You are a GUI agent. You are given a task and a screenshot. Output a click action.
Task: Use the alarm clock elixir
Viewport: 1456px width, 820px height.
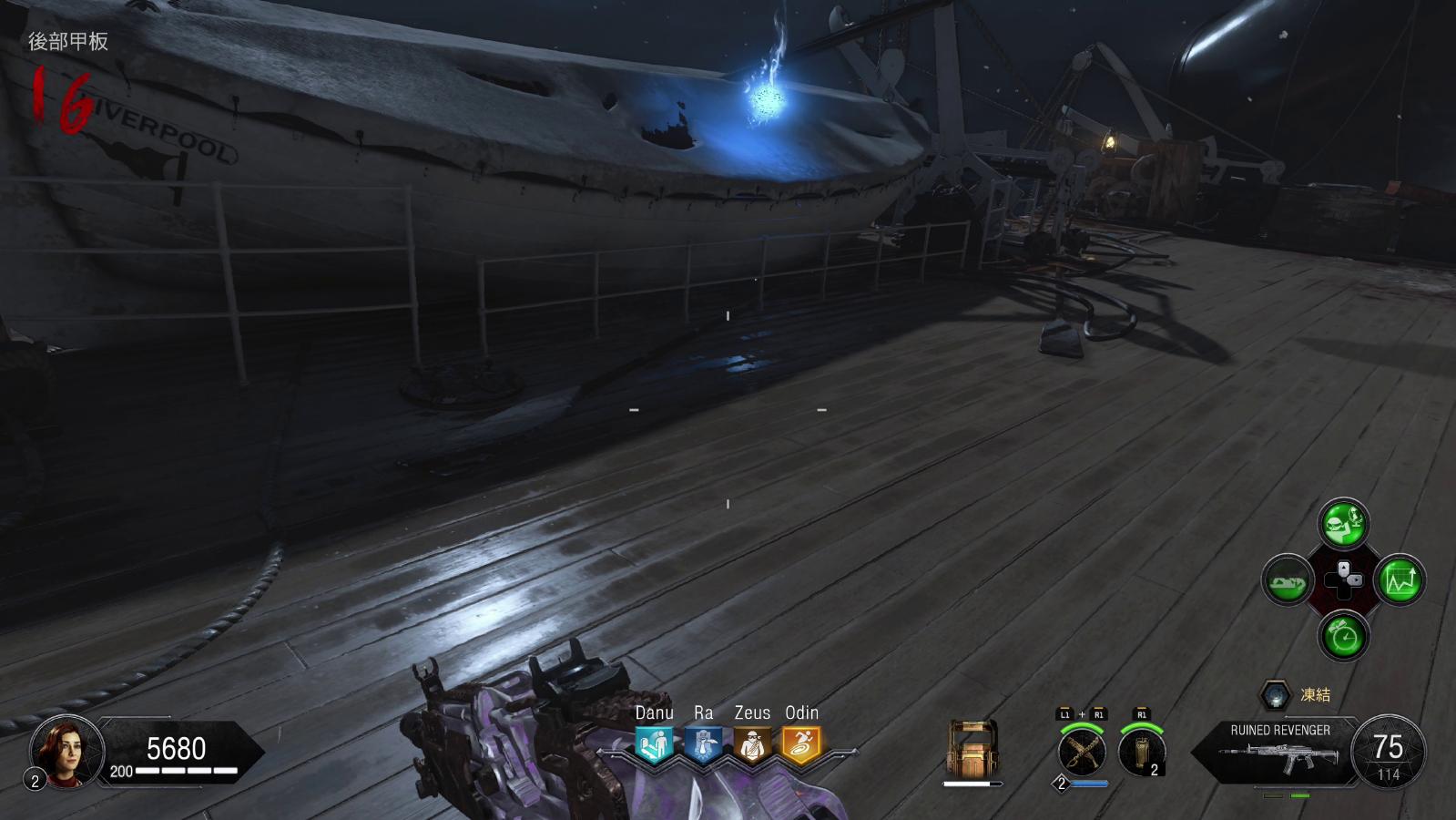1343,636
